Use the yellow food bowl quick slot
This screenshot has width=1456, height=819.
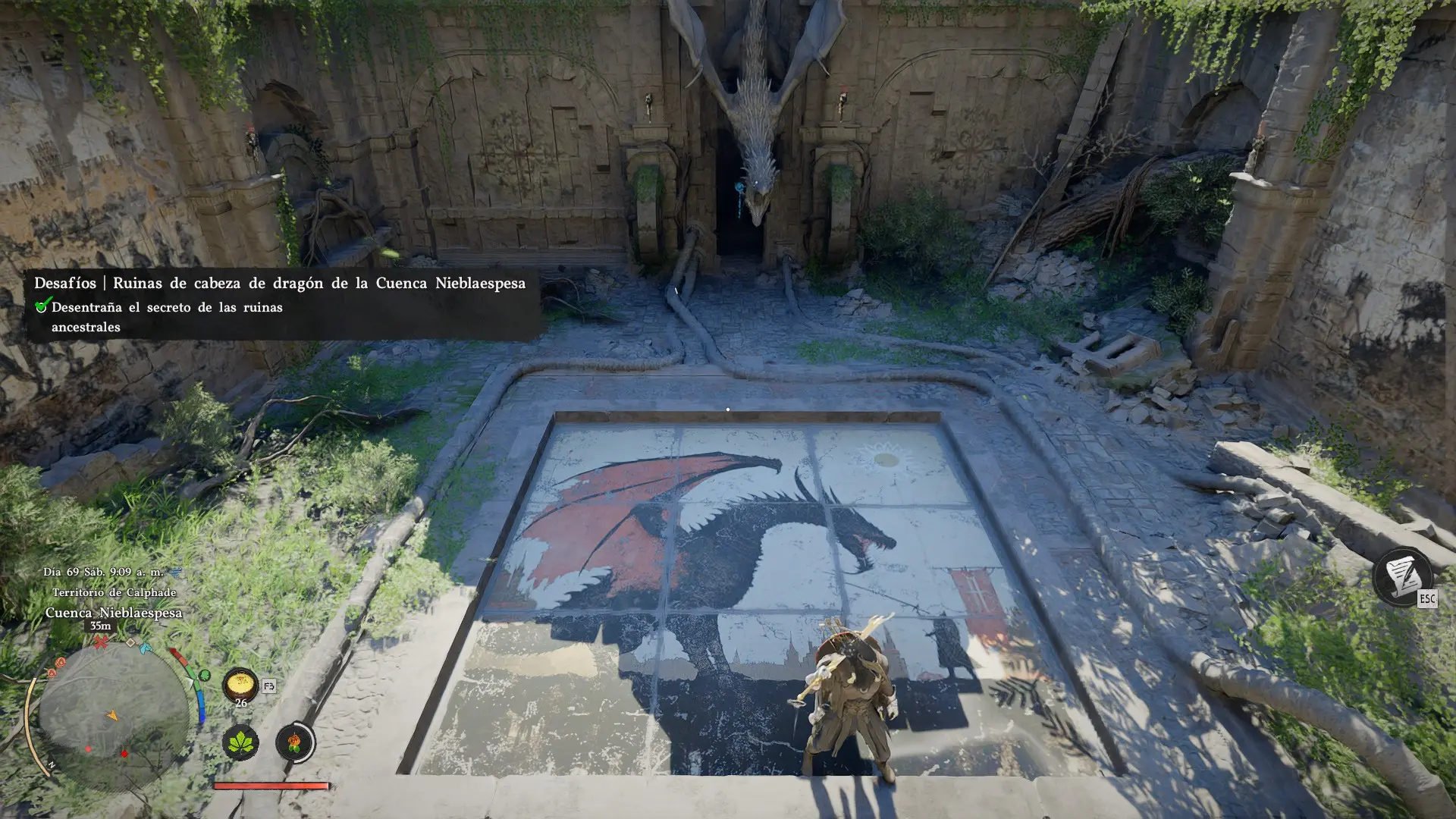[240, 685]
